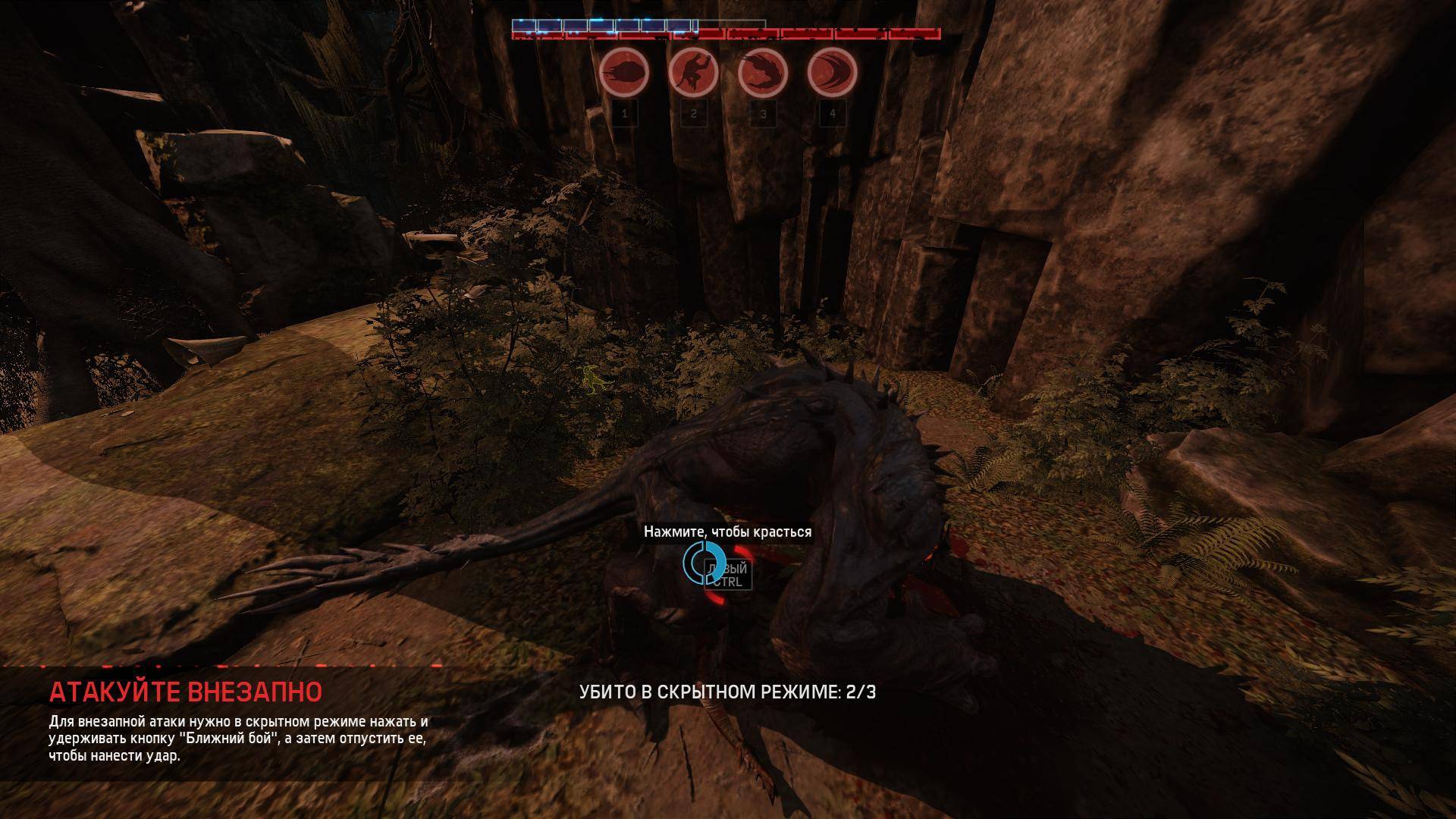Activate the Rock Throw ability icon
This screenshot has height=819, width=1456.
tap(624, 74)
